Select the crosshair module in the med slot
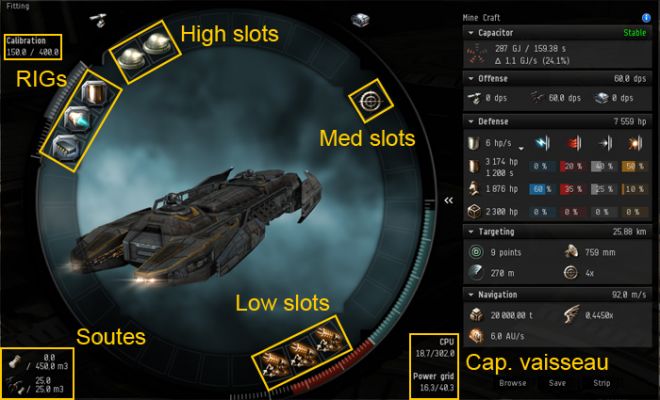Image resolution: width=660 pixels, height=400 pixels. [370, 100]
